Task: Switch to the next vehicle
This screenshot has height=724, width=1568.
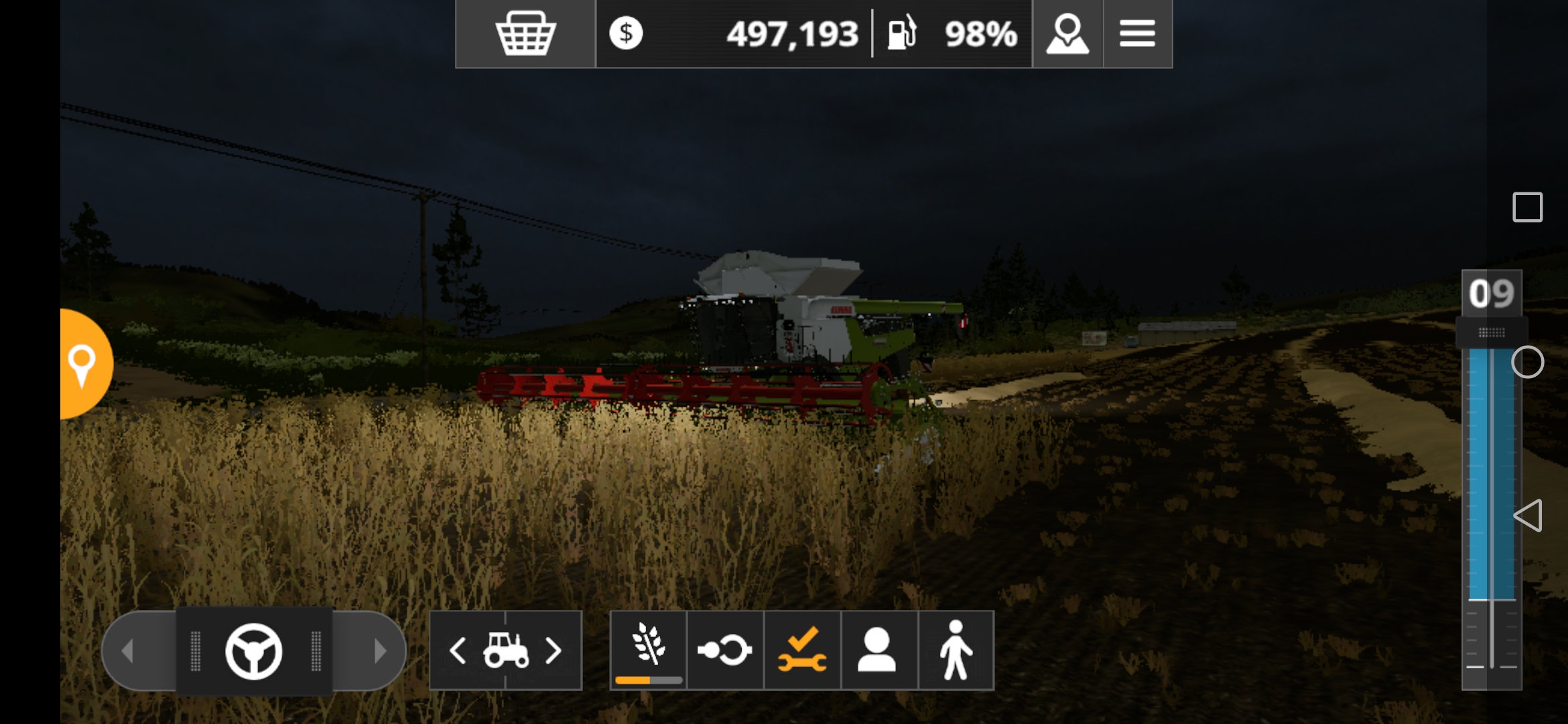Action: click(553, 650)
